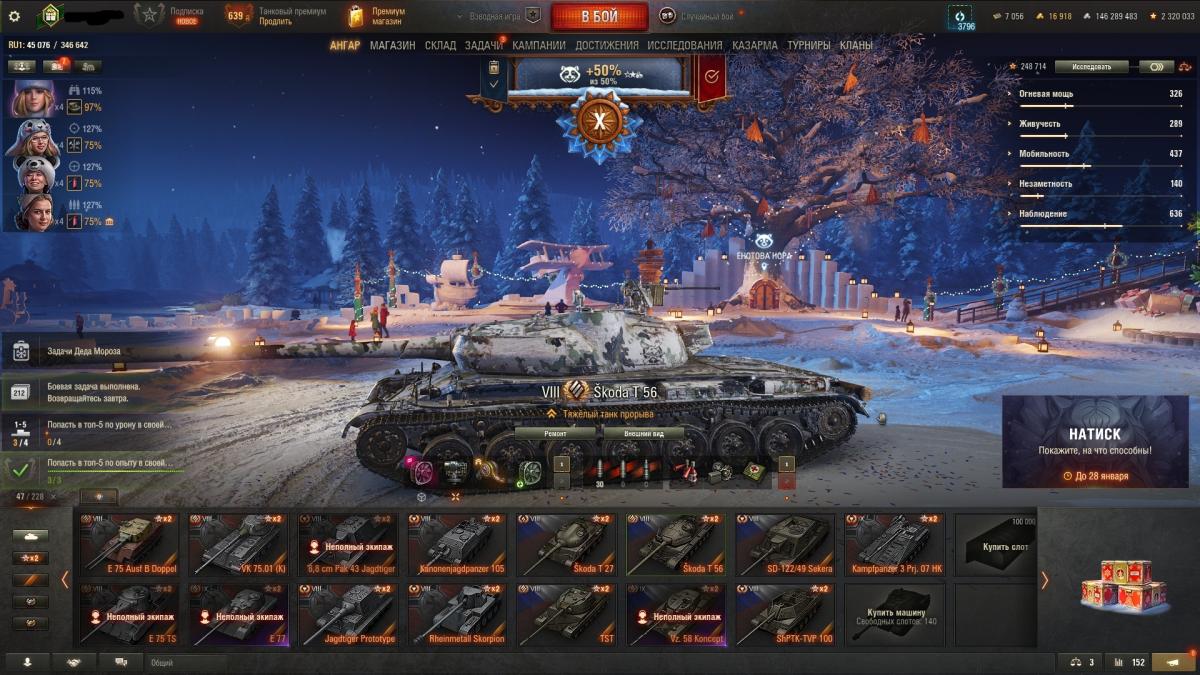This screenshot has height=675, width=1200.
Task: Go to the КАЗАРМА tab
Action: 754,46
